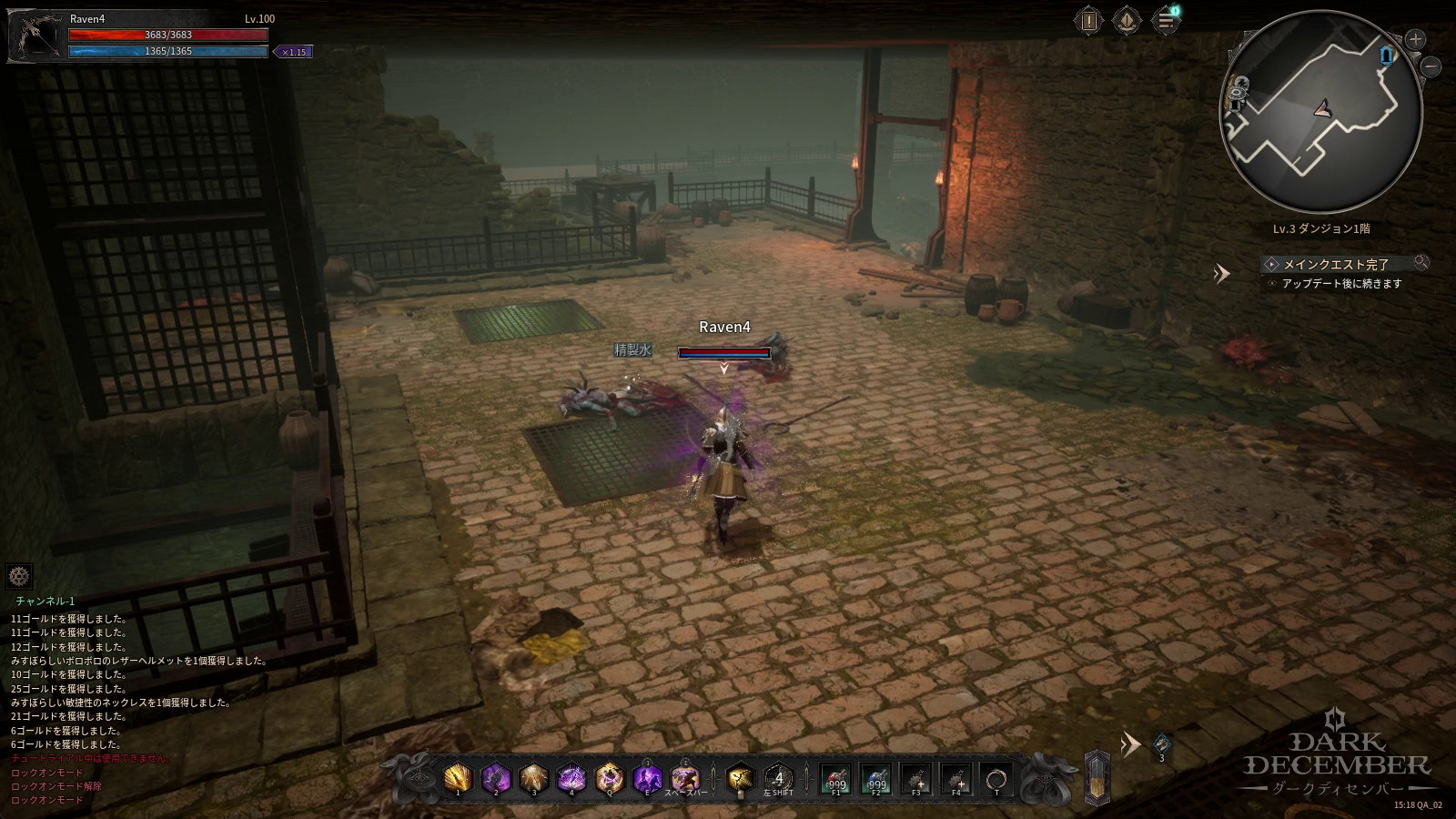The height and width of the screenshot is (819, 1456).
Task: Trigger the purple lightning skill in slot 4
Action: [x=571, y=778]
